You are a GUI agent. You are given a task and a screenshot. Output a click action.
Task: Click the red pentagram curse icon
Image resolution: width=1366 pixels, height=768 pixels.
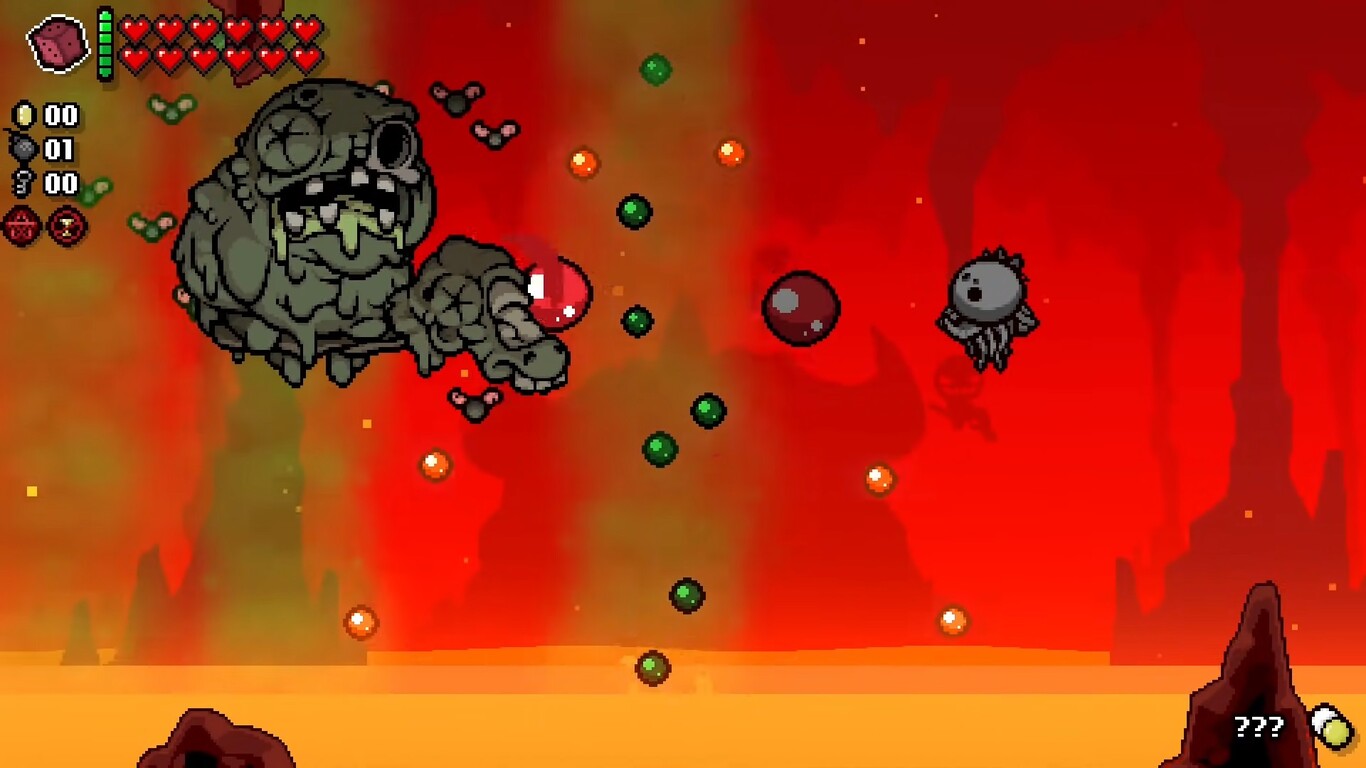pyautogui.click(x=21, y=227)
